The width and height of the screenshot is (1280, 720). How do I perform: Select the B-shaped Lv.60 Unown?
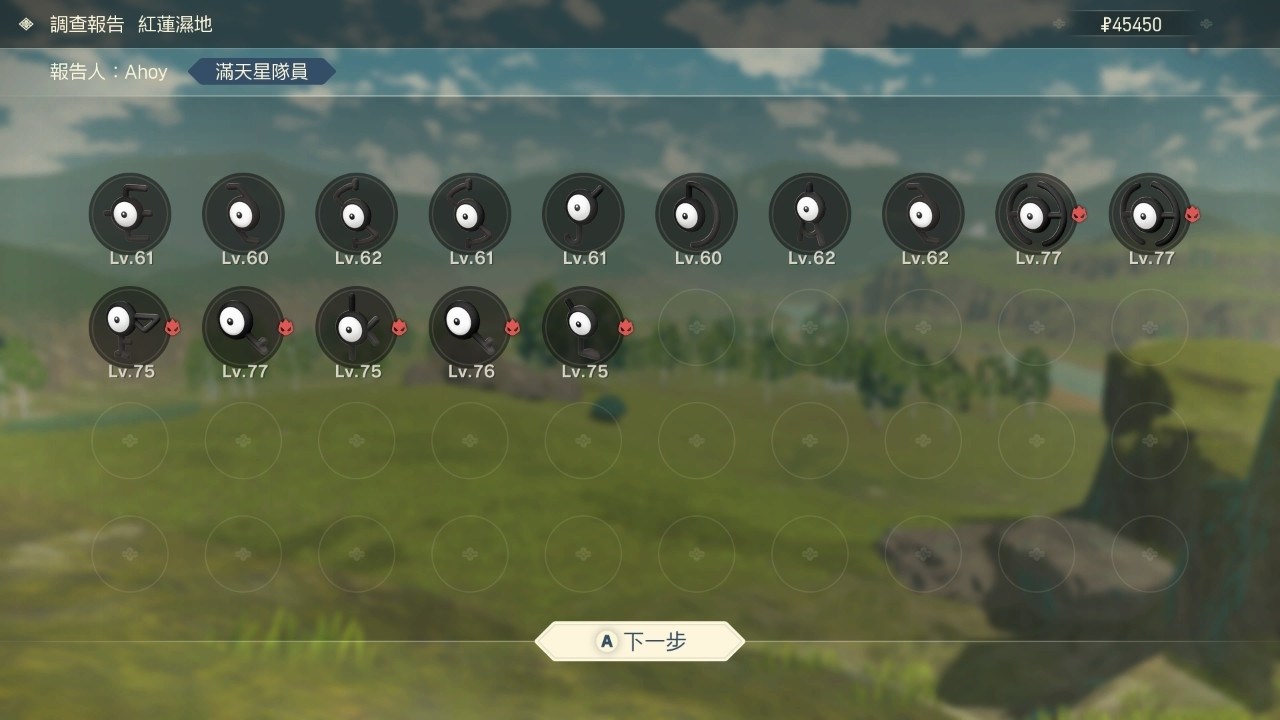[243, 213]
